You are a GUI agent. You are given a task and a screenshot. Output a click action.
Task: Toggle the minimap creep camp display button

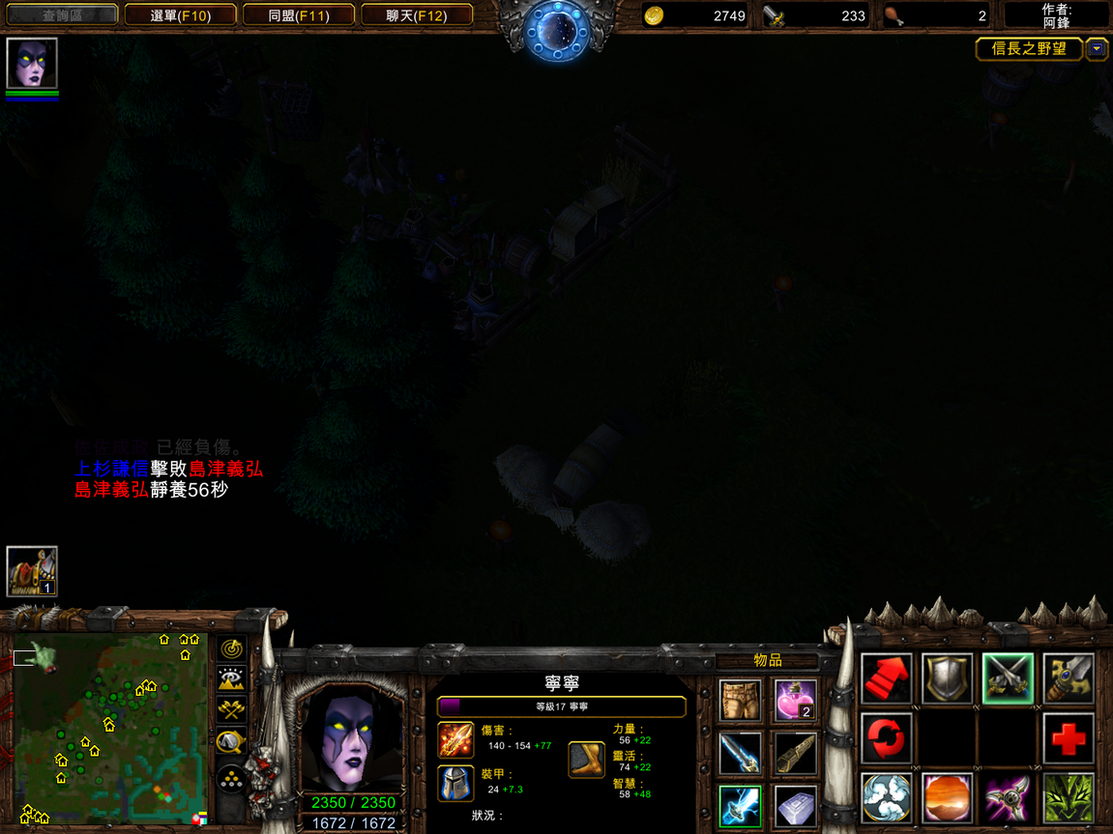pos(232,742)
